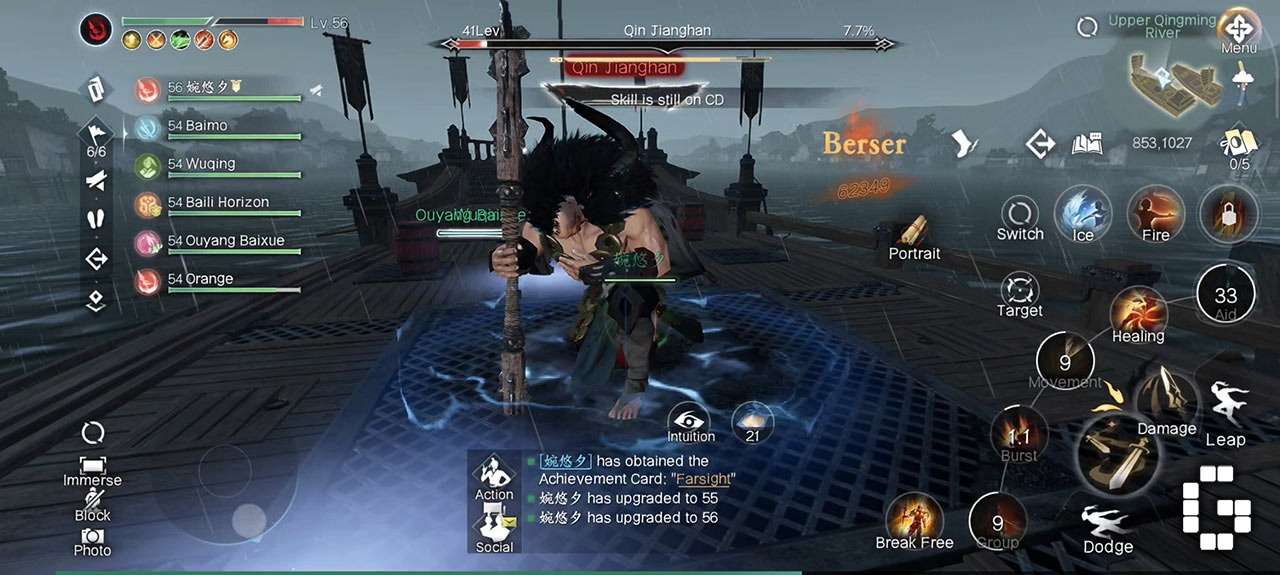Activate the Fire skill
The width and height of the screenshot is (1280, 575).
[x=1156, y=213]
